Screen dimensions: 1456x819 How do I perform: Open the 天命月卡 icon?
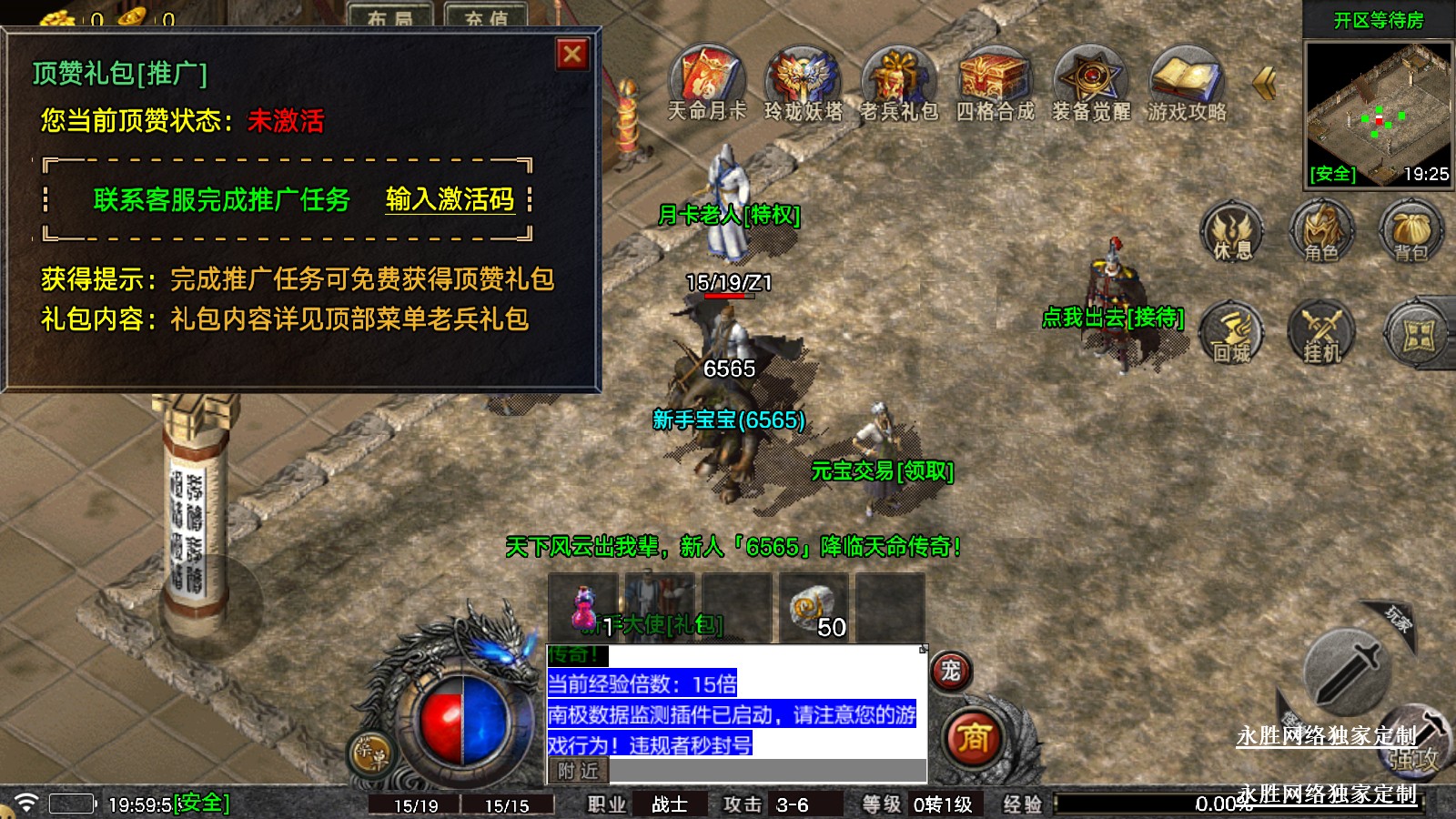coord(707,79)
